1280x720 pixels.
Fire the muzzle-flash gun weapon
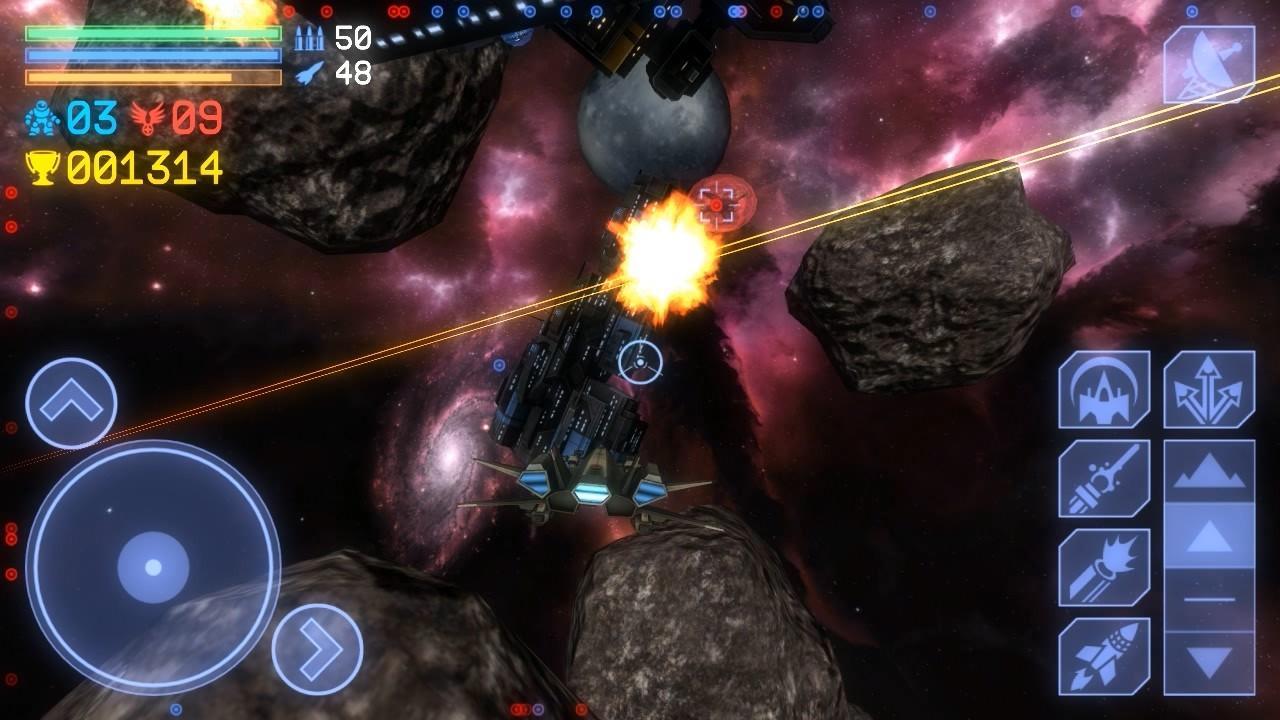pos(1104,567)
